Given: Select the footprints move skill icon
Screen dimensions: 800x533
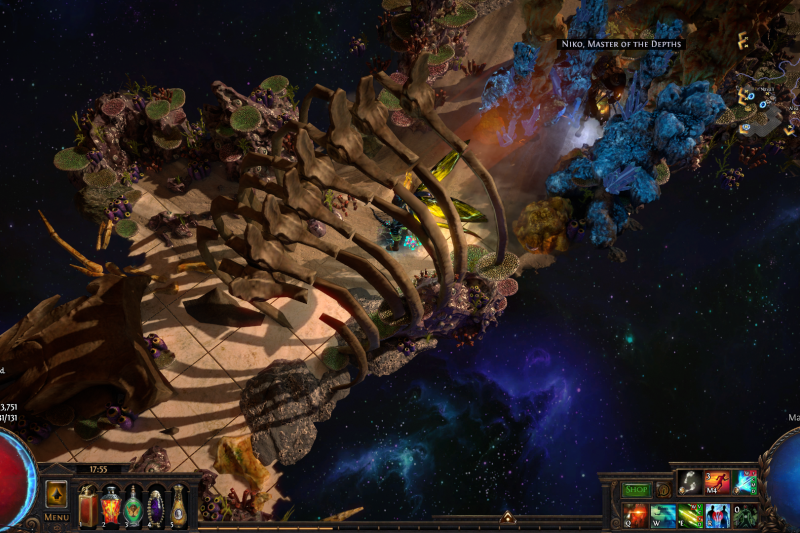Looking at the screenshot, I should click(x=689, y=482).
